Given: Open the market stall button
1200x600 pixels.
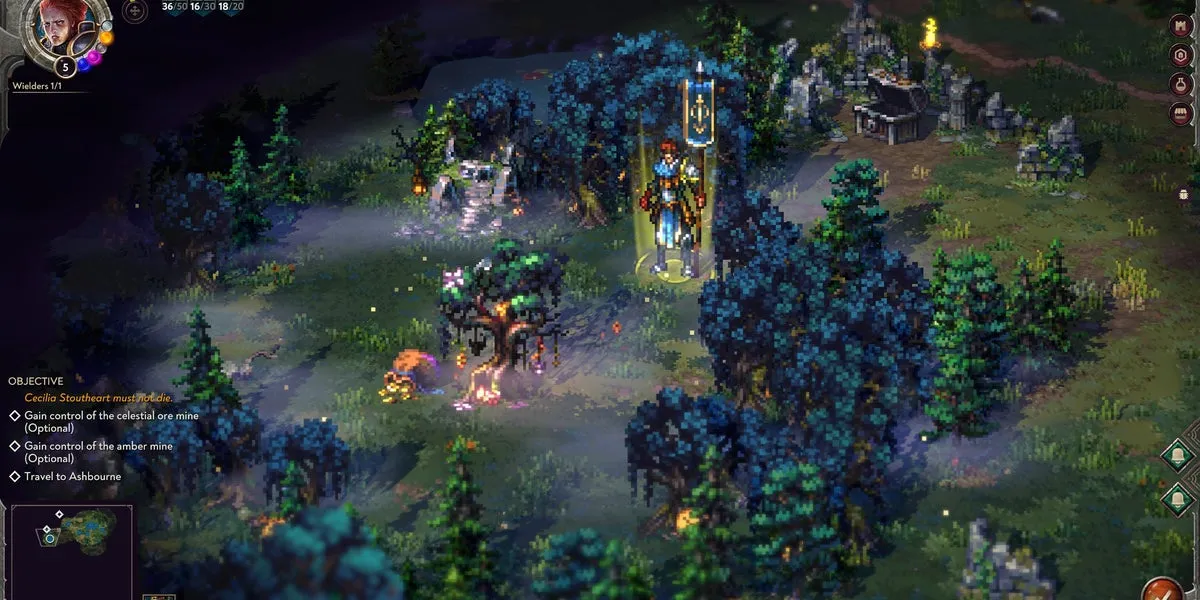Looking at the screenshot, I should point(1181,112).
